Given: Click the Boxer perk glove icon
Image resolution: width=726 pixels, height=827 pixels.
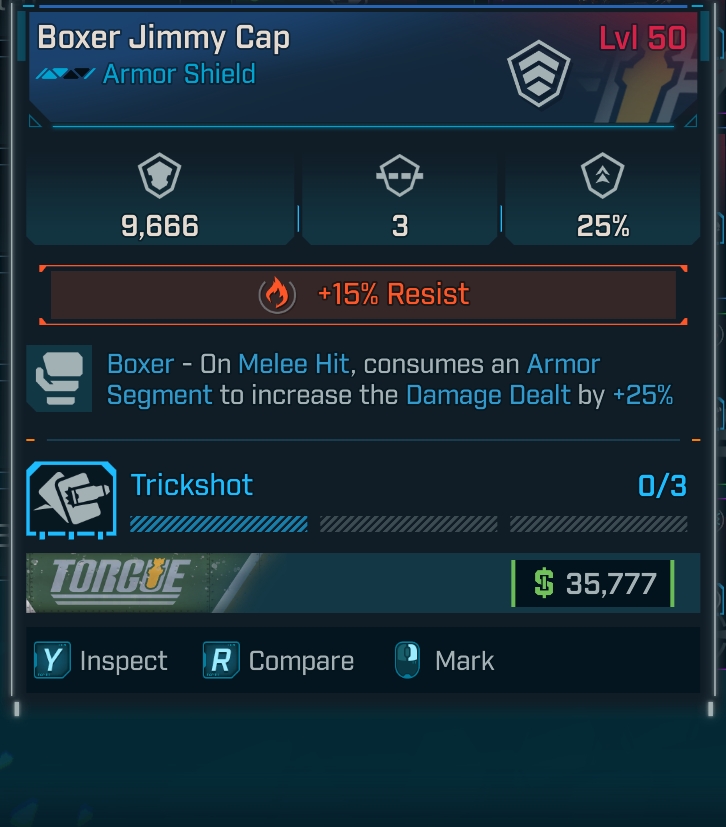Looking at the screenshot, I should [59, 379].
